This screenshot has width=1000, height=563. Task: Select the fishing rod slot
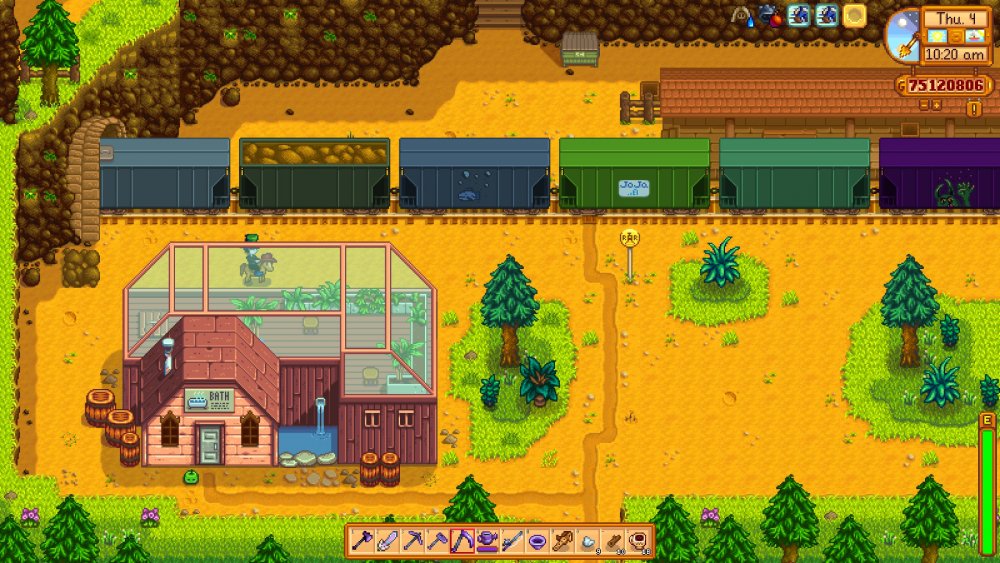(513, 541)
